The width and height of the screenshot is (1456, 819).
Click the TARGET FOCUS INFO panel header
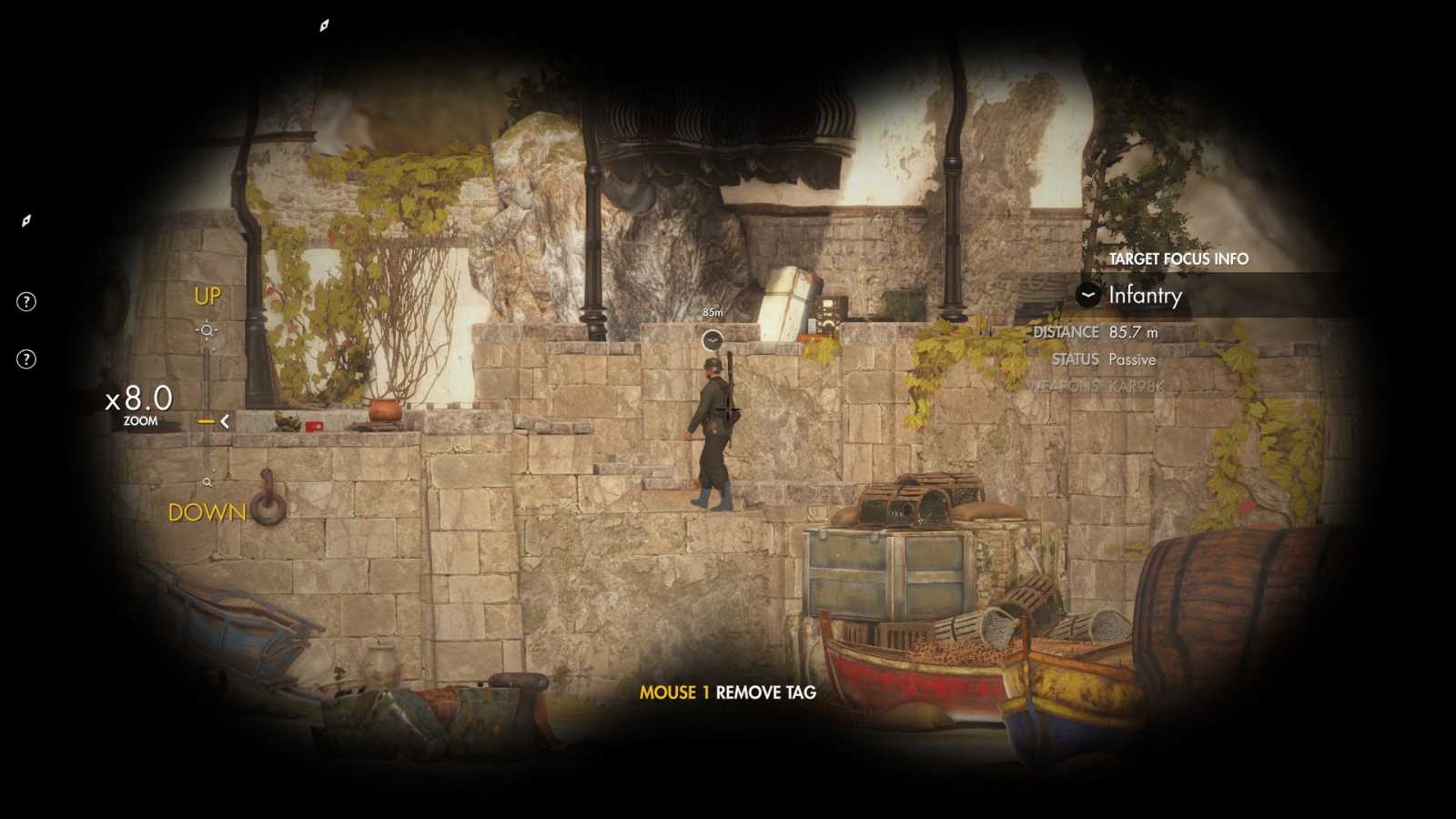(x=1178, y=258)
